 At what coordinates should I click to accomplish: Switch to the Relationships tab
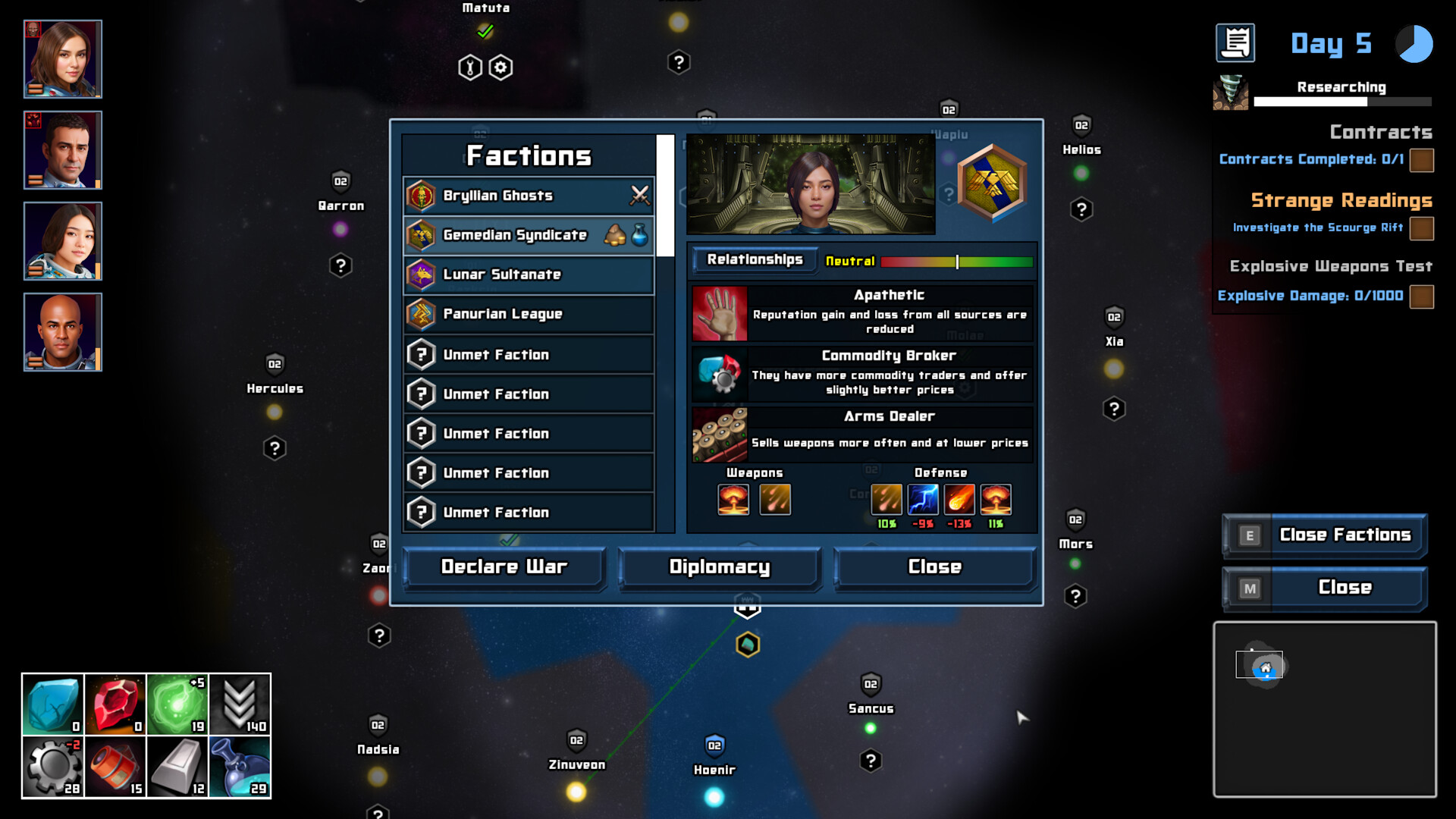(x=755, y=260)
